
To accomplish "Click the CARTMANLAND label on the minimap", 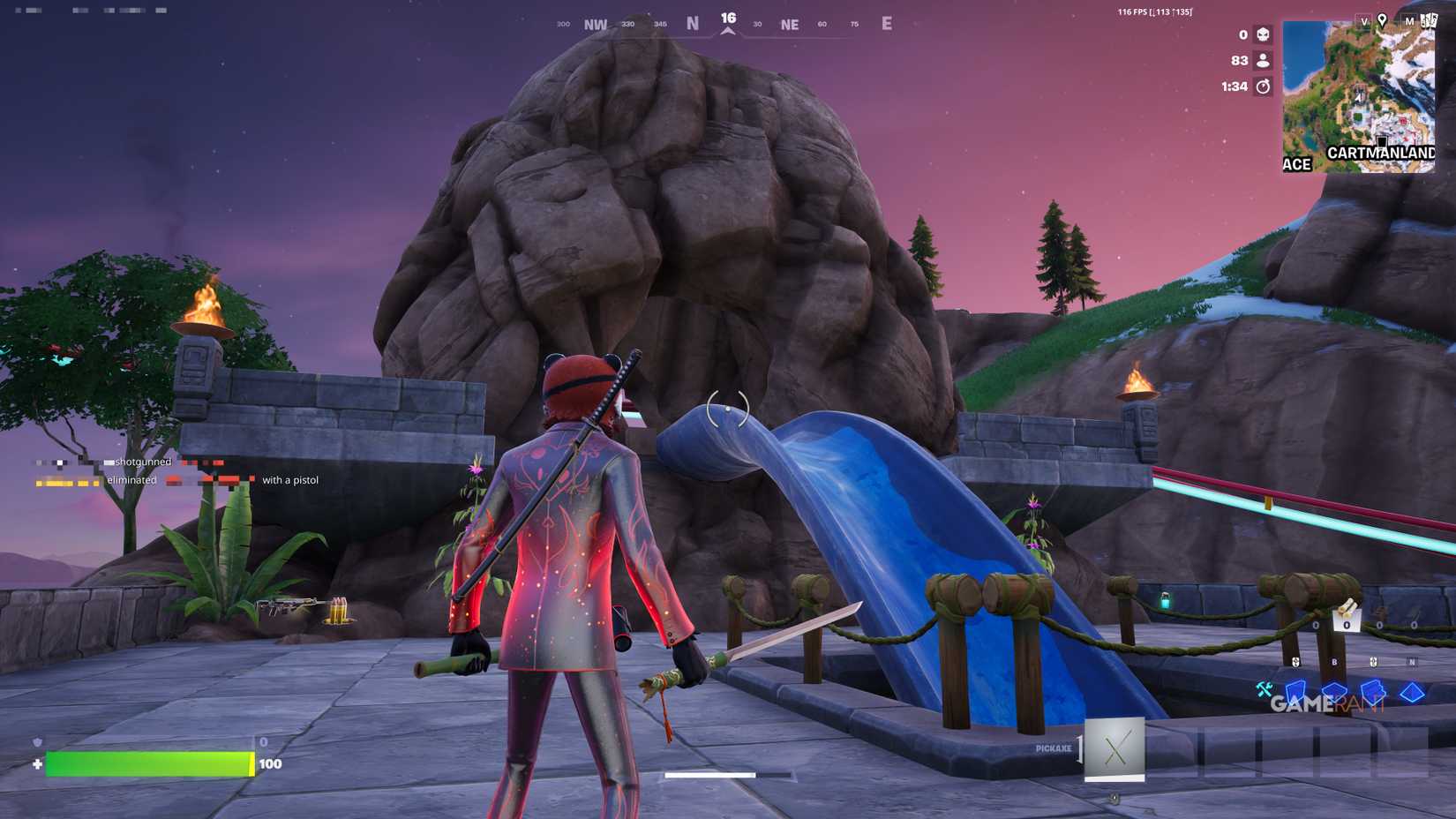I will (x=1382, y=152).
